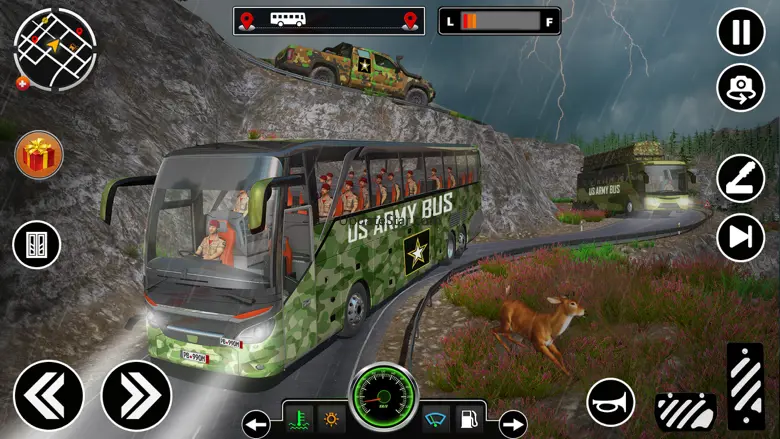
Task: Claim the gift box reward
Action: point(39,155)
